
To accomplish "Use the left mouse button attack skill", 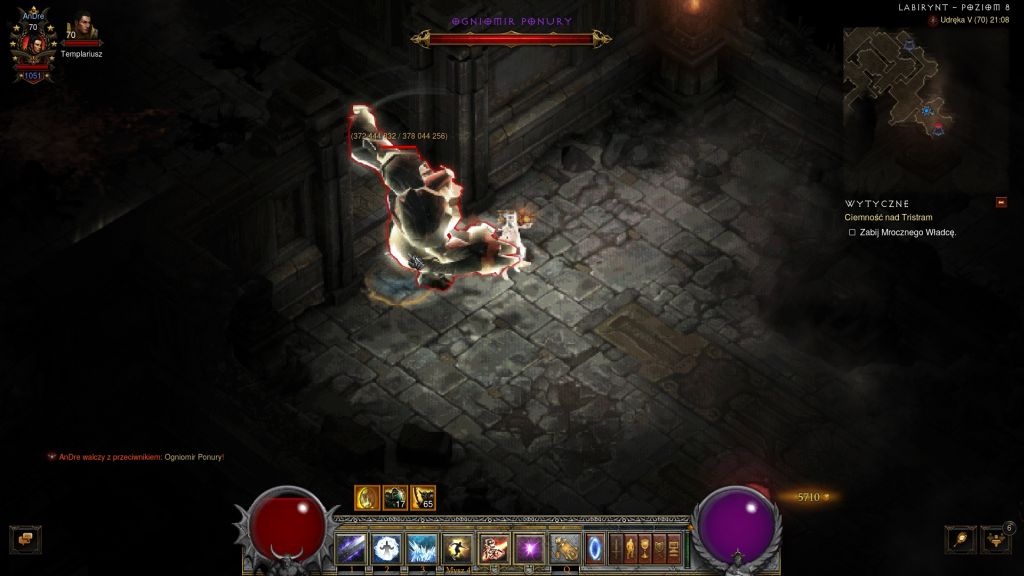I will click(x=494, y=548).
